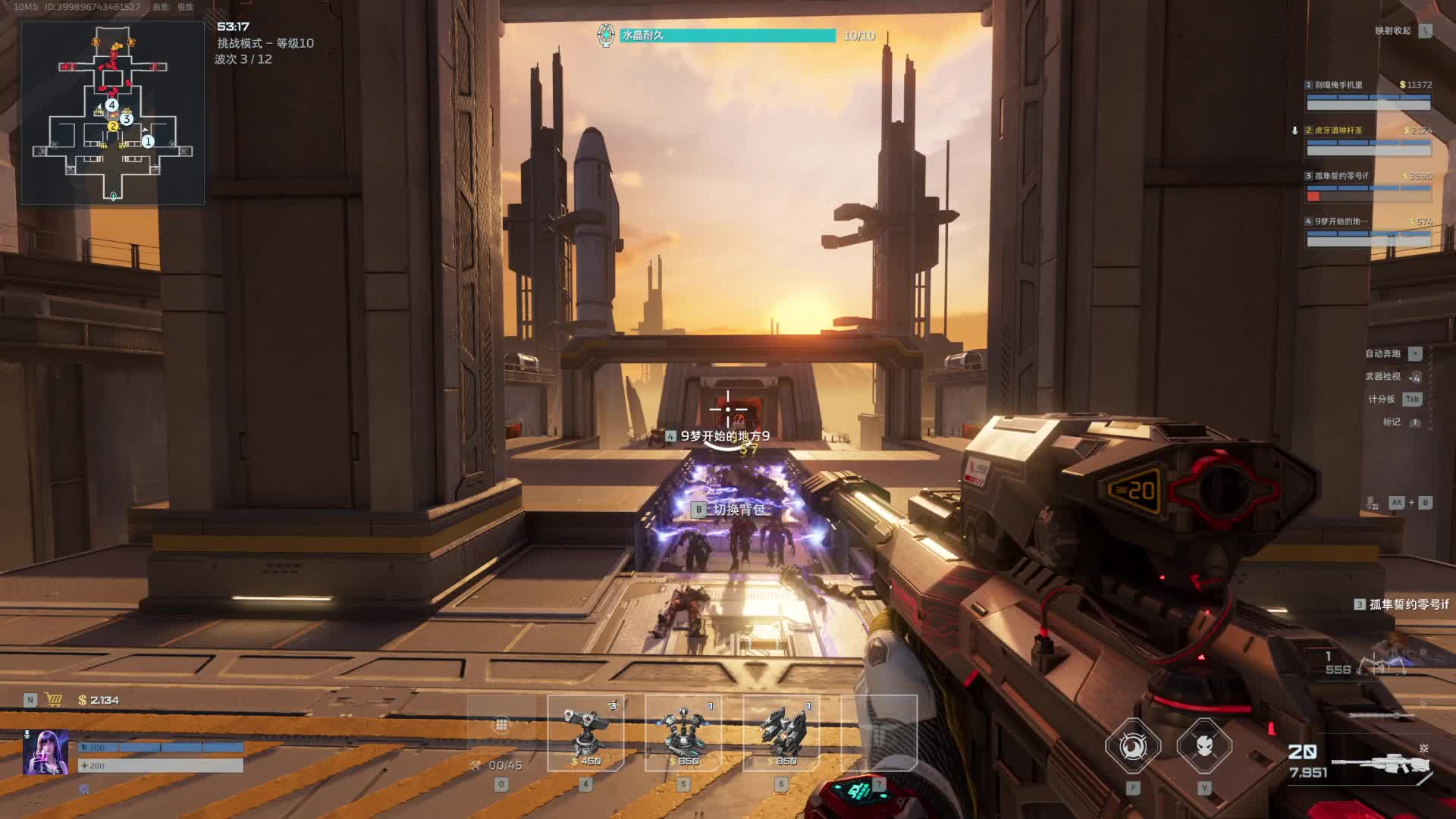Choose the $650 tower slot
The width and height of the screenshot is (1456, 819).
683,733
